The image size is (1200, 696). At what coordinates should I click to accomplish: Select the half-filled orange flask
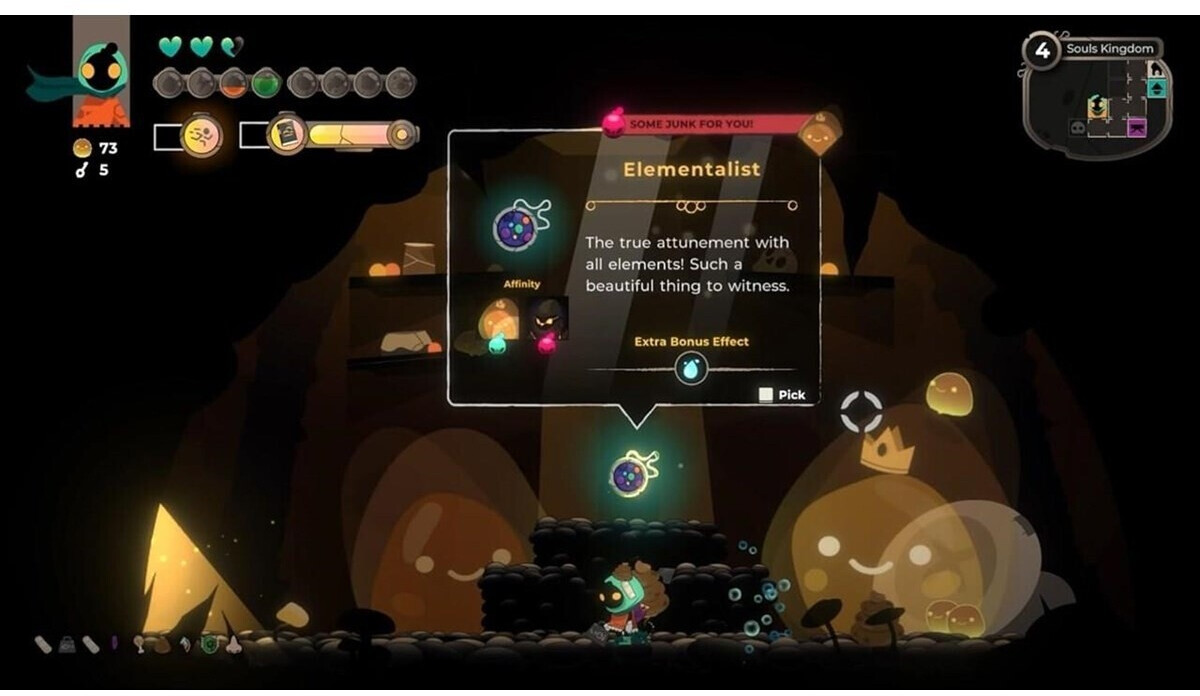pyautogui.click(x=234, y=83)
